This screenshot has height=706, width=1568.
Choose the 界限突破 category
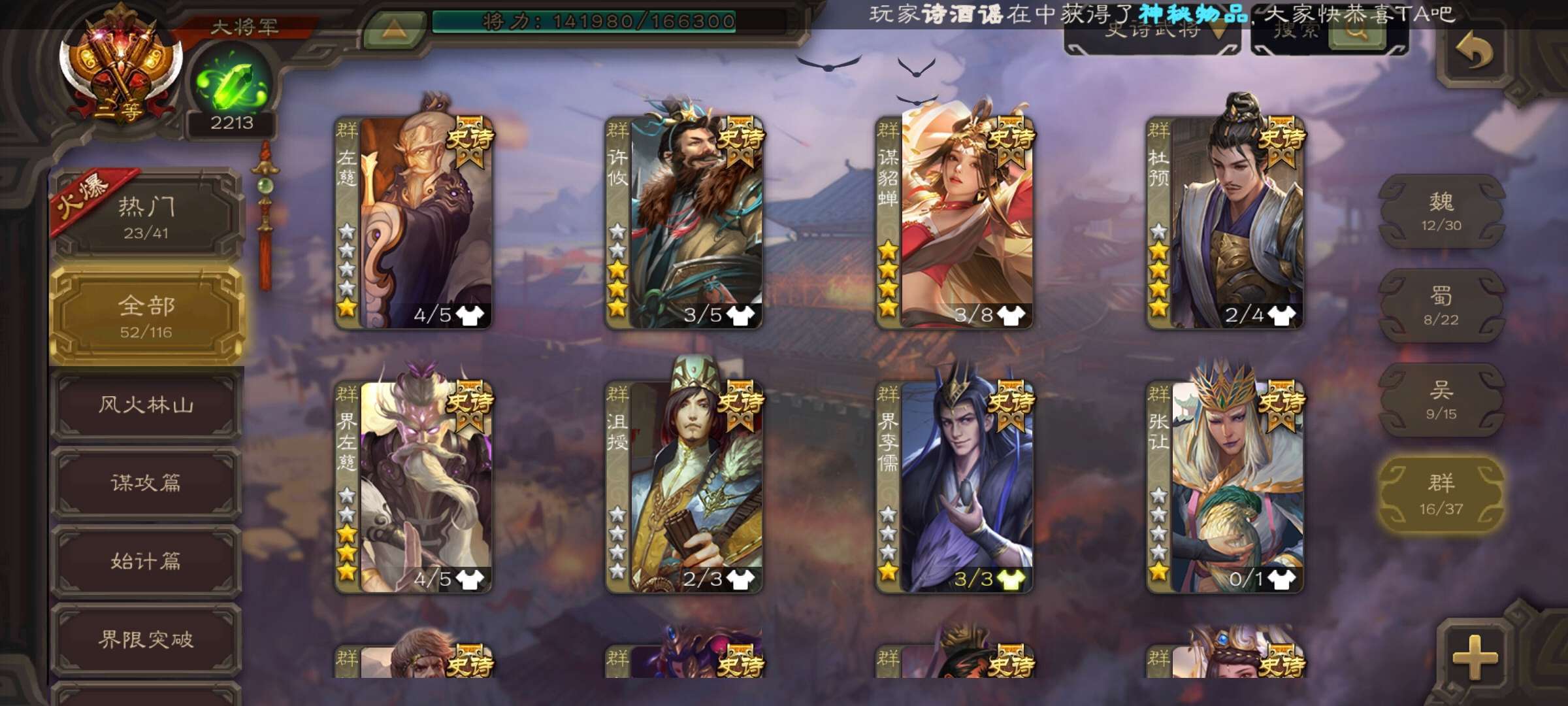(x=146, y=639)
